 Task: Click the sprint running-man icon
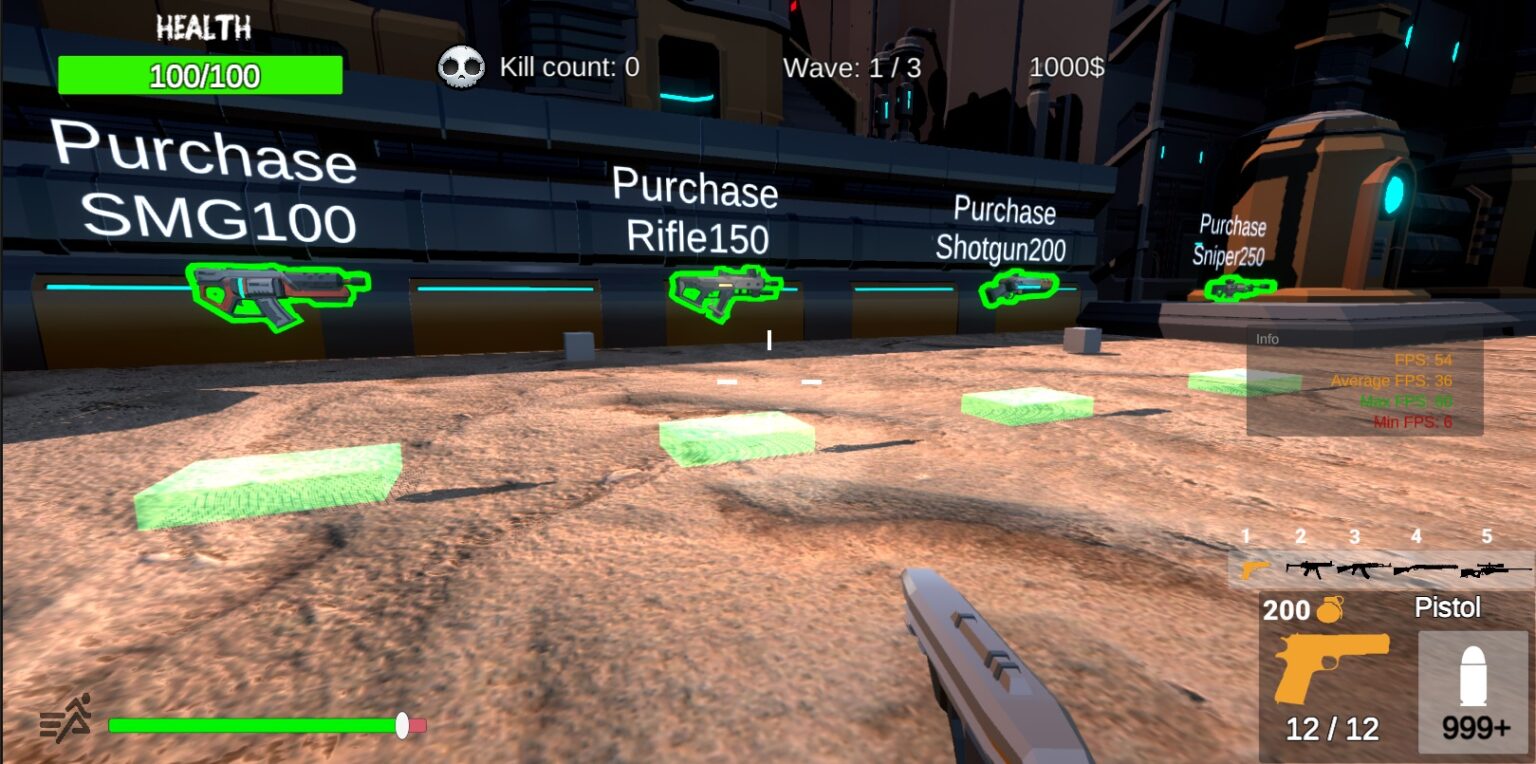66,717
